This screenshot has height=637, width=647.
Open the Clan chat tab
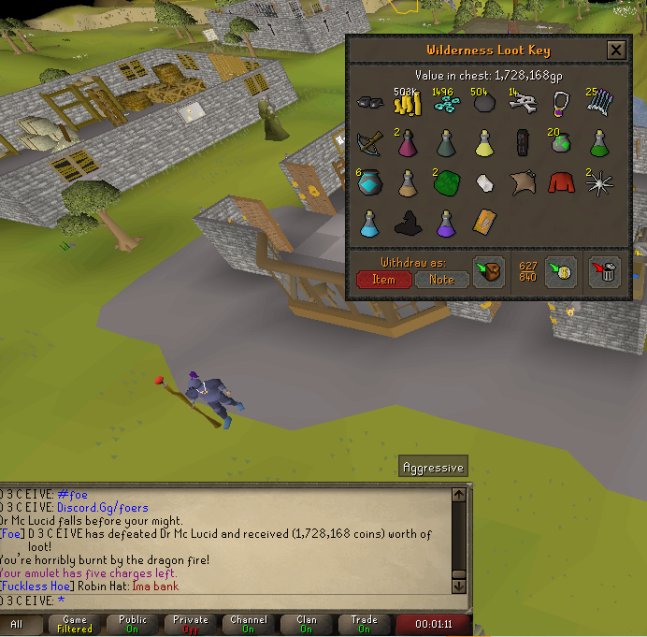[306, 625]
